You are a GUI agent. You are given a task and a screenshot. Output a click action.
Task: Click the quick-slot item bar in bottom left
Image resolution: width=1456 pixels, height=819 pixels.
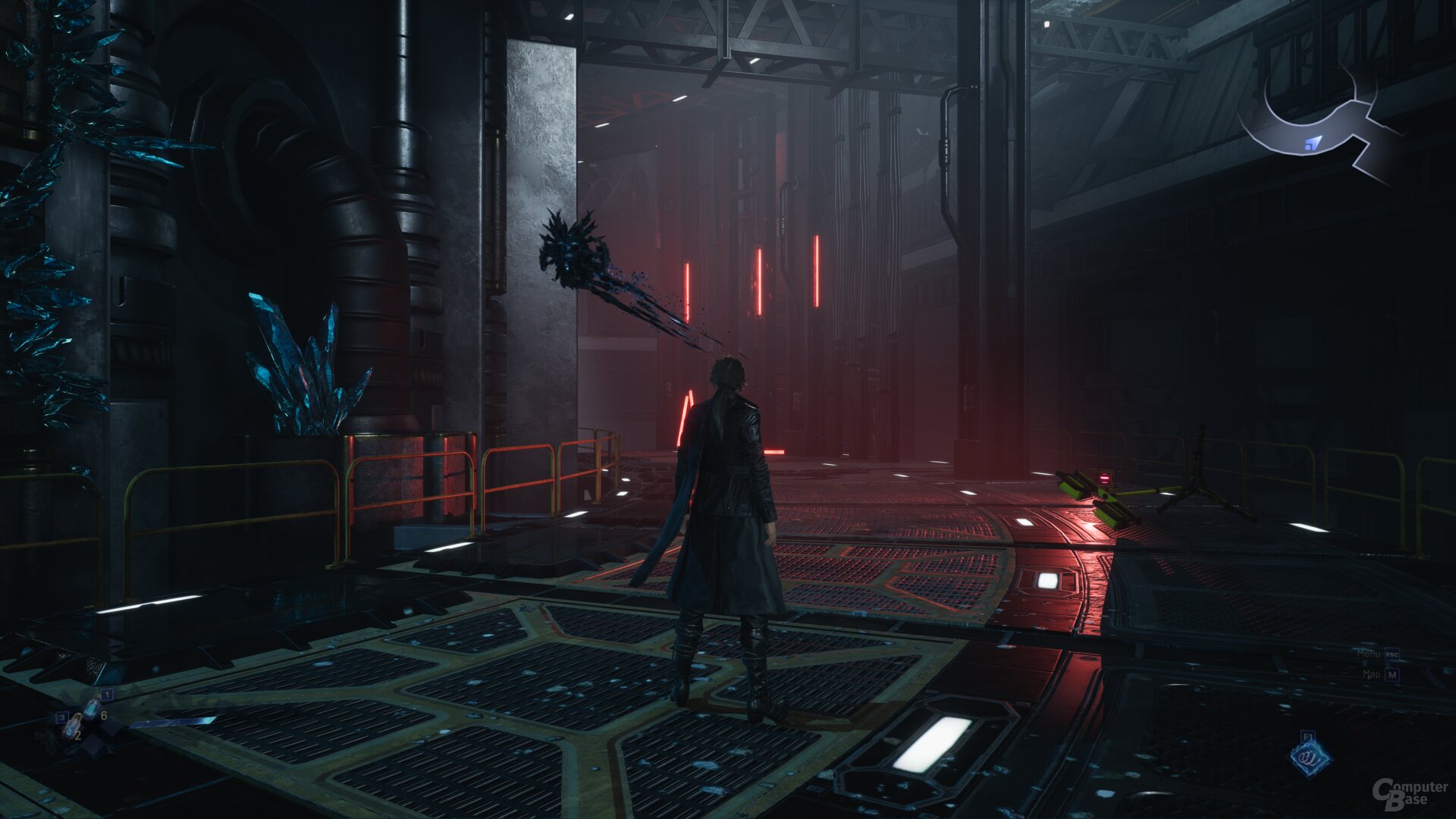coord(83,717)
